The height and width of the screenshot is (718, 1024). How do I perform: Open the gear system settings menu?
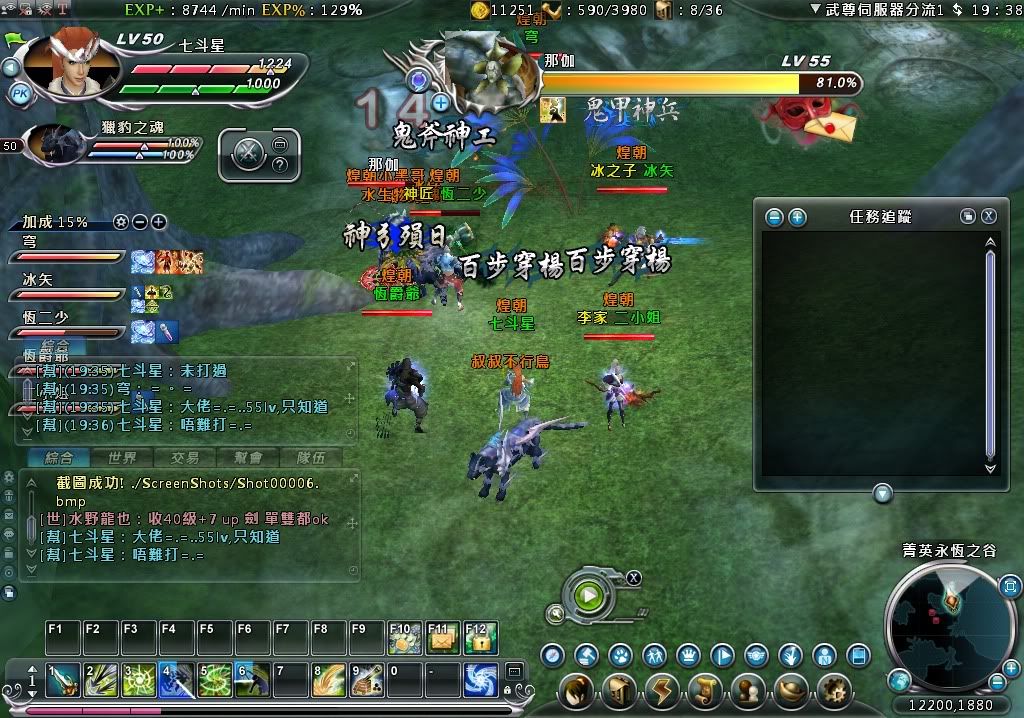[x=833, y=691]
